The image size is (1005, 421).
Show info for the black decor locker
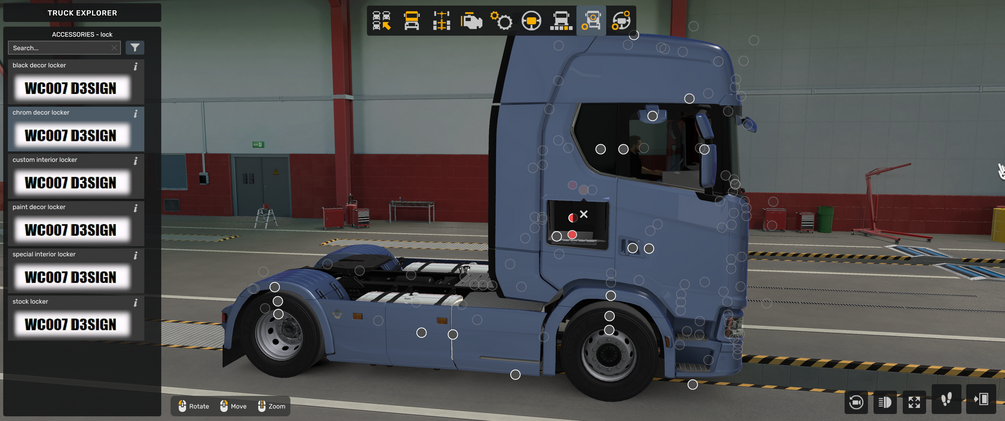[136, 66]
